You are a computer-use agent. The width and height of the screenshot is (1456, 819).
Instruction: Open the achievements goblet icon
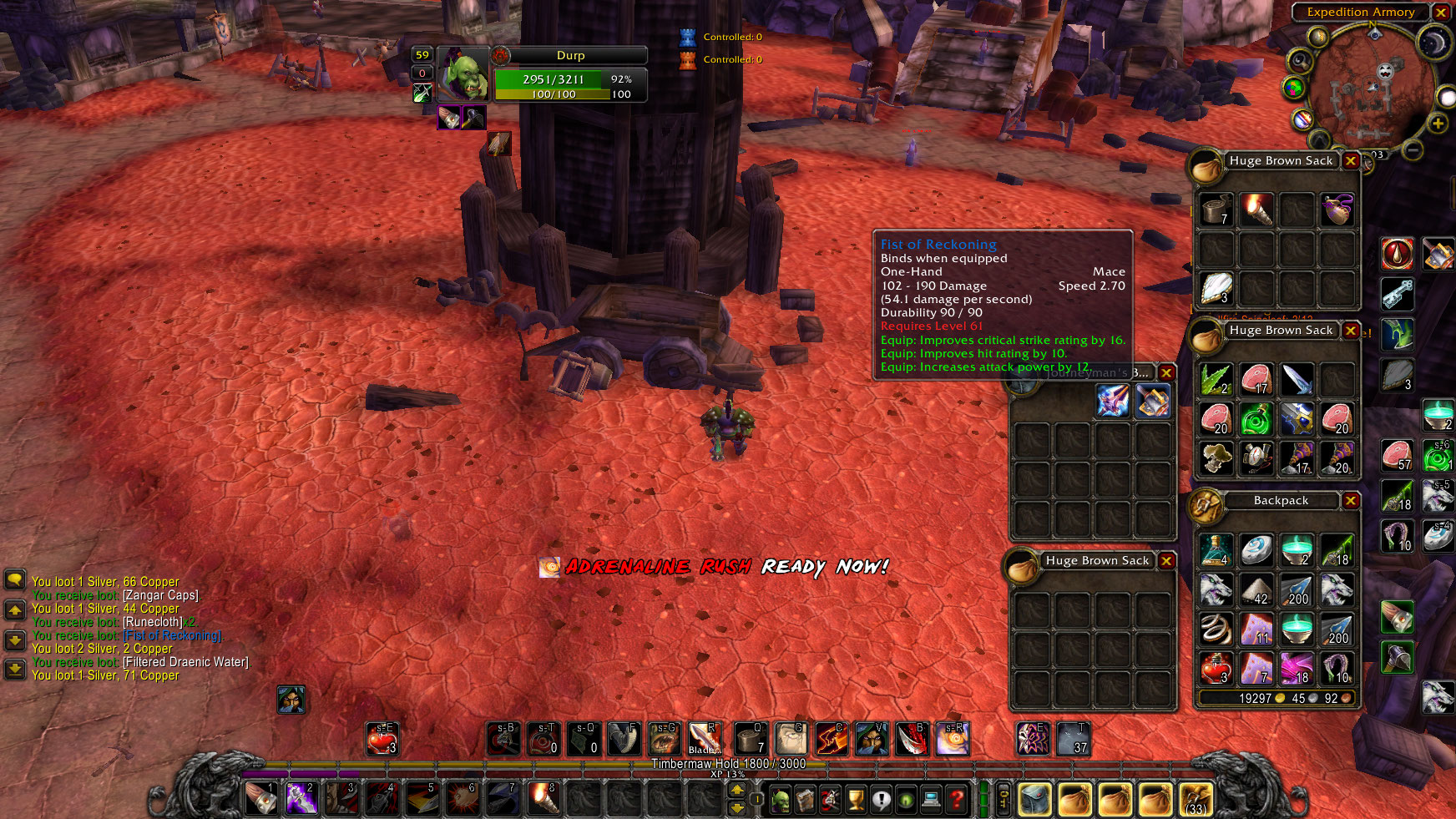point(856,800)
